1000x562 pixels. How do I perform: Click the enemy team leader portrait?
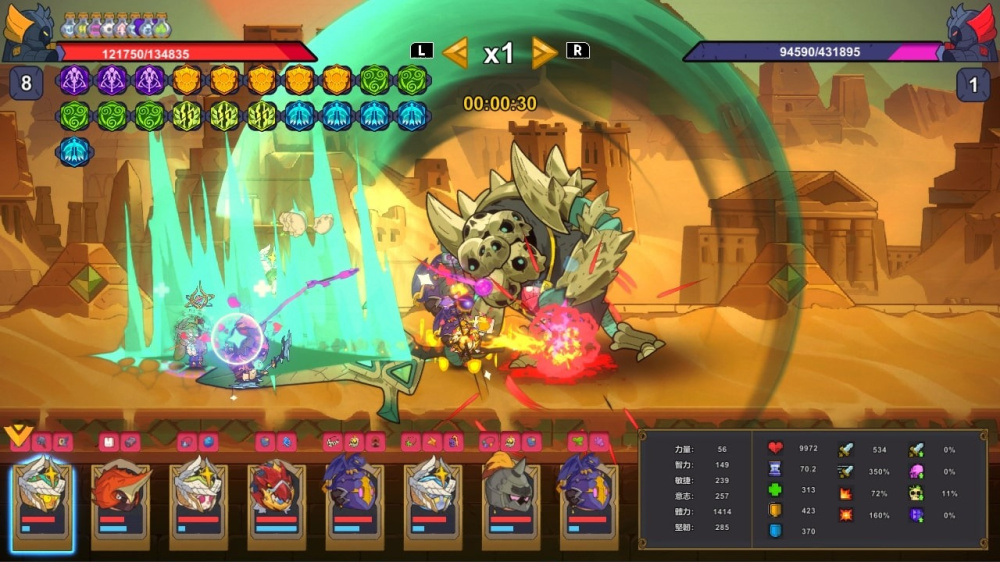(970, 32)
